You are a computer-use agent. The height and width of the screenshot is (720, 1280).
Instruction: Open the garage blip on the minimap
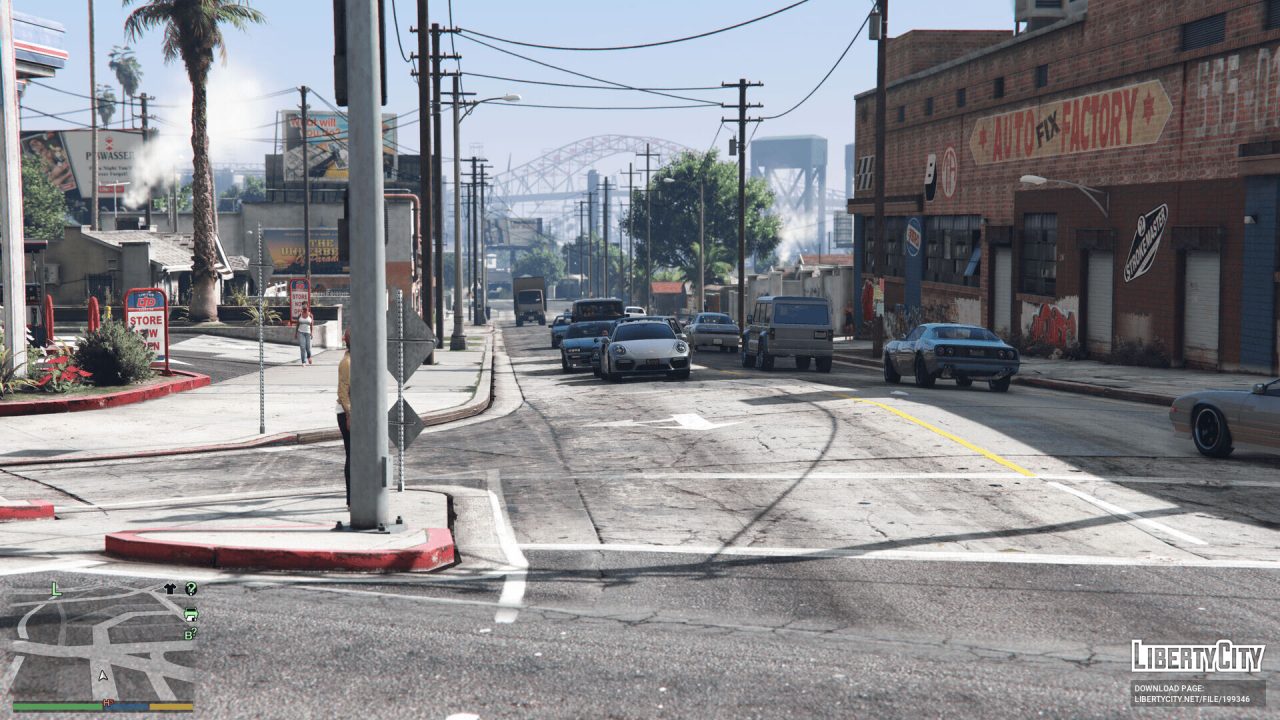(x=190, y=615)
